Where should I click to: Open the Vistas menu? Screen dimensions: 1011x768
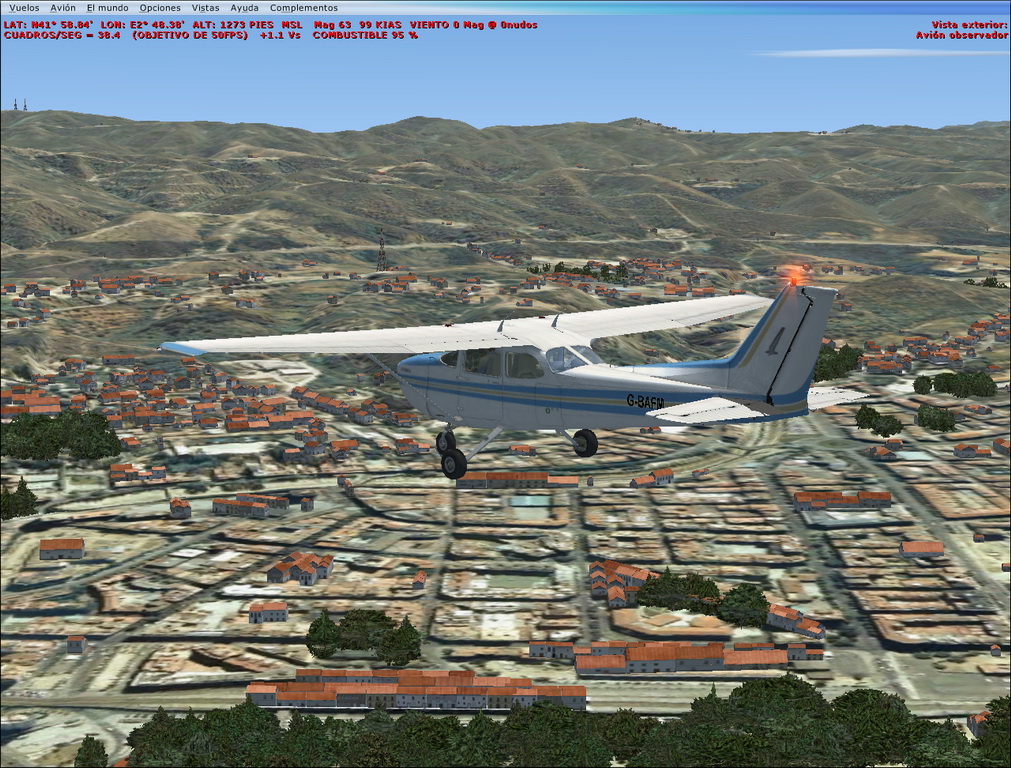coord(205,8)
